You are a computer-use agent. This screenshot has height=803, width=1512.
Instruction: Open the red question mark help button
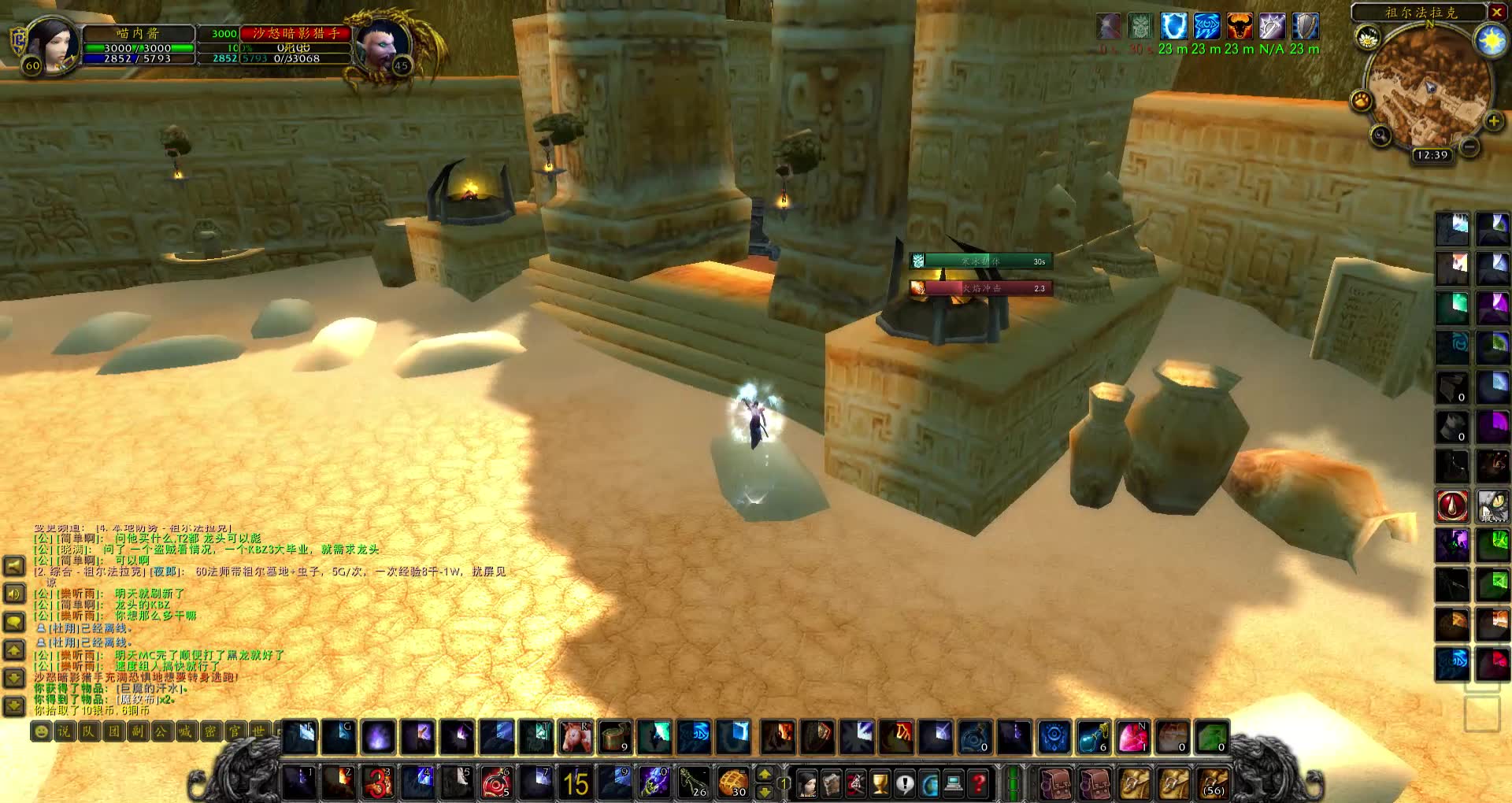tap(978, 784)
